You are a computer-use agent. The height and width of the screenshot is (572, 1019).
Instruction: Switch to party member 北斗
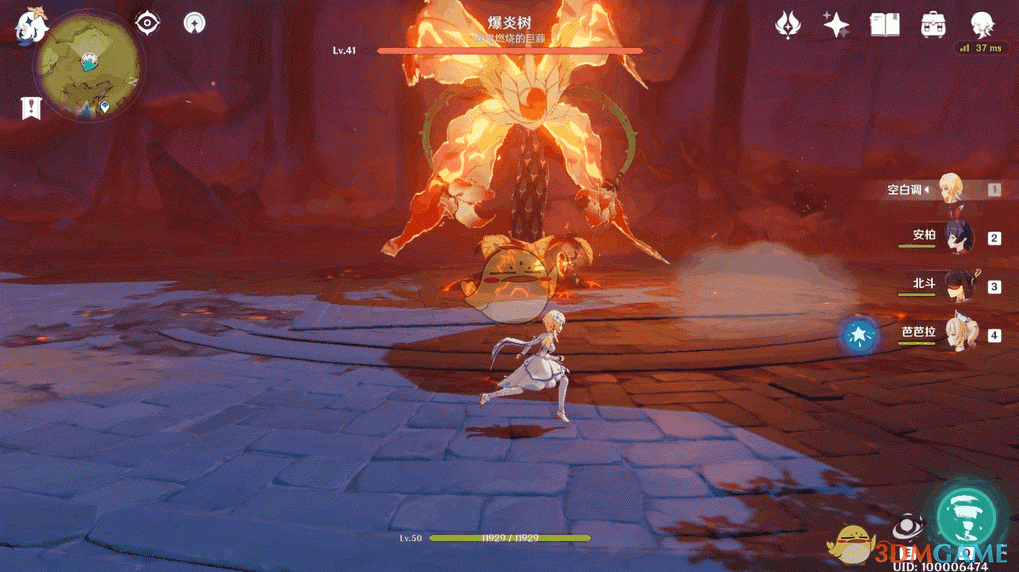[x=955, y=286]
